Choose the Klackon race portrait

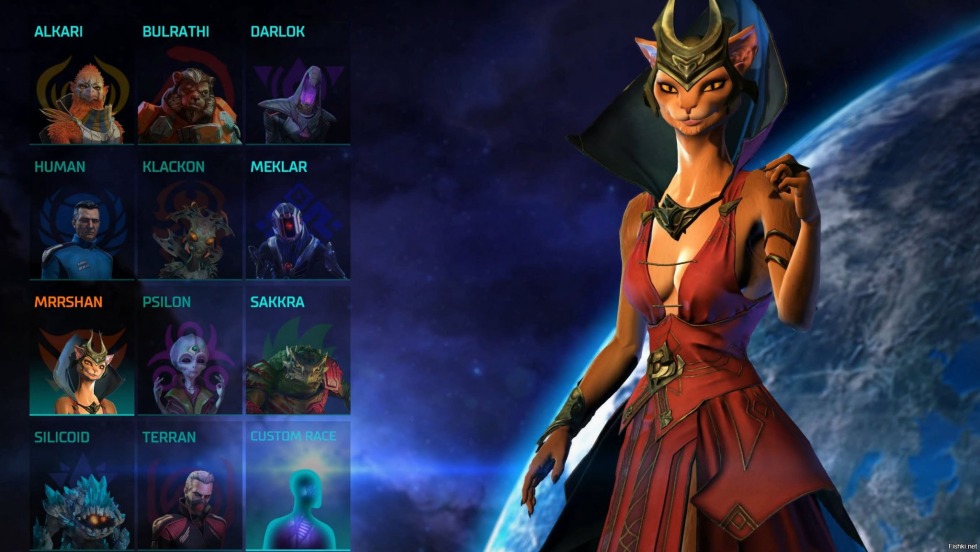click(x=188, y=232)
